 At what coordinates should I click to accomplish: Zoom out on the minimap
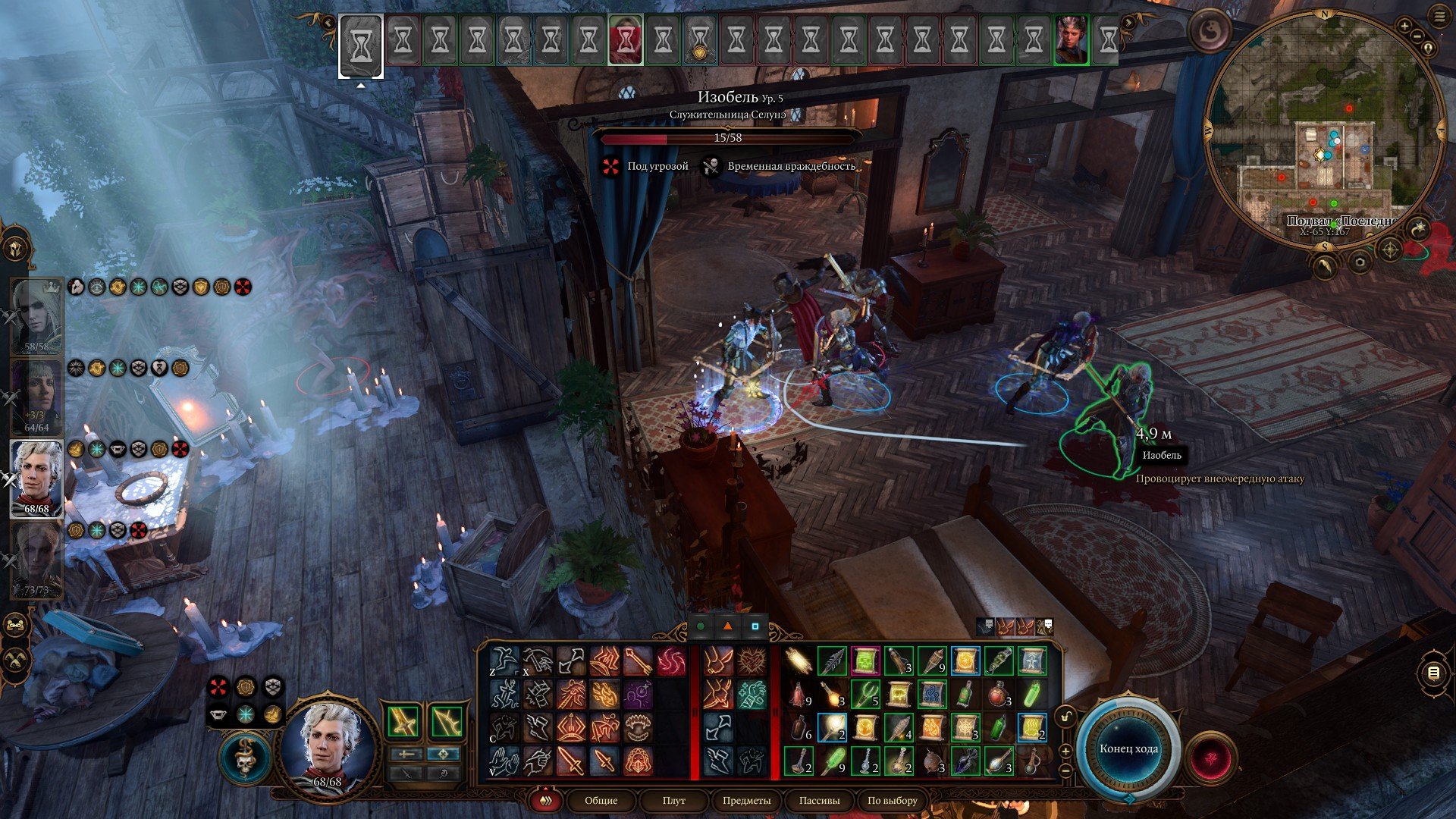point(1417,36)
